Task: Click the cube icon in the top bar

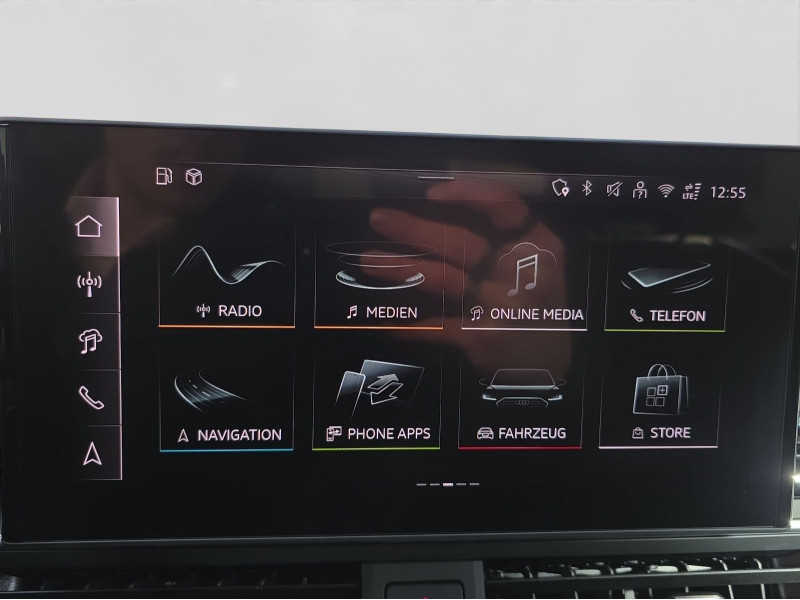Action: click(x=193, y=177)
